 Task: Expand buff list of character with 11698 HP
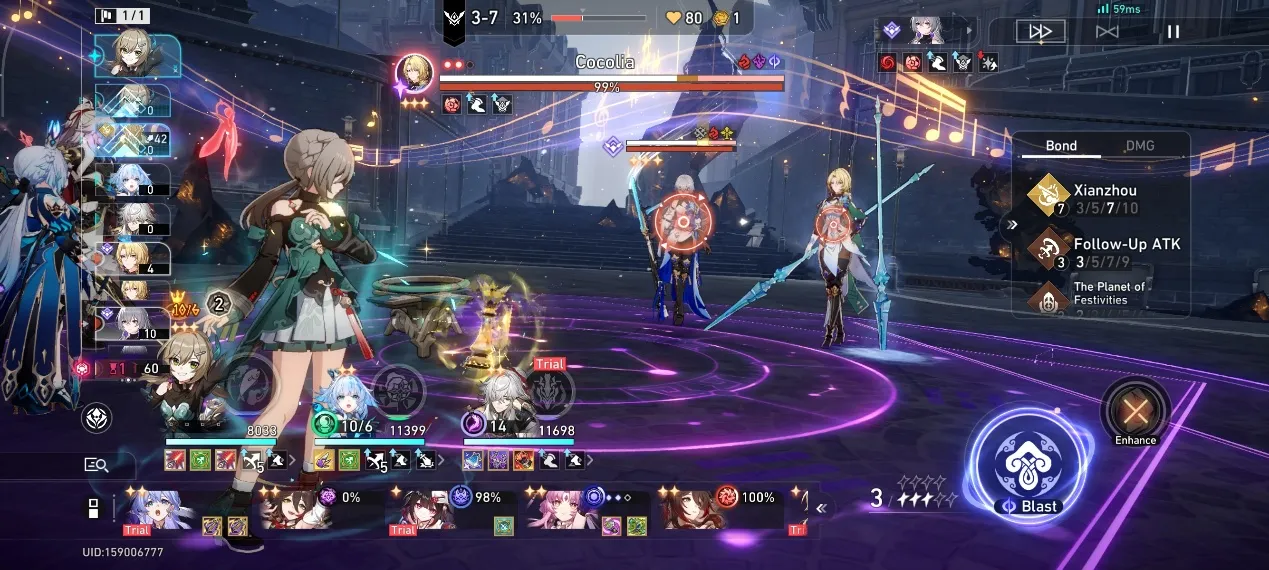pos(590,461)
